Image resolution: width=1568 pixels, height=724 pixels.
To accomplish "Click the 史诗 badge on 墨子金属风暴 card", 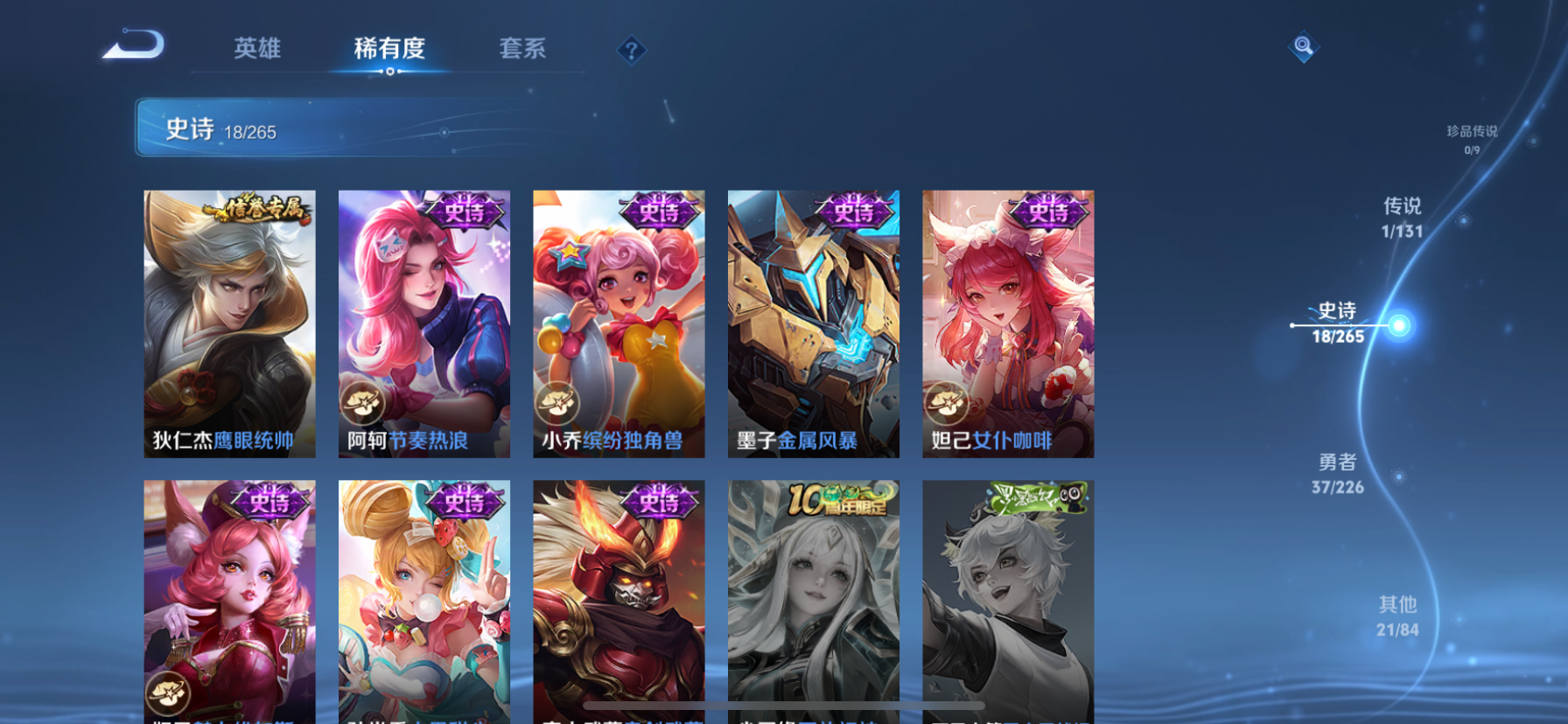I will tap(855, 212).
